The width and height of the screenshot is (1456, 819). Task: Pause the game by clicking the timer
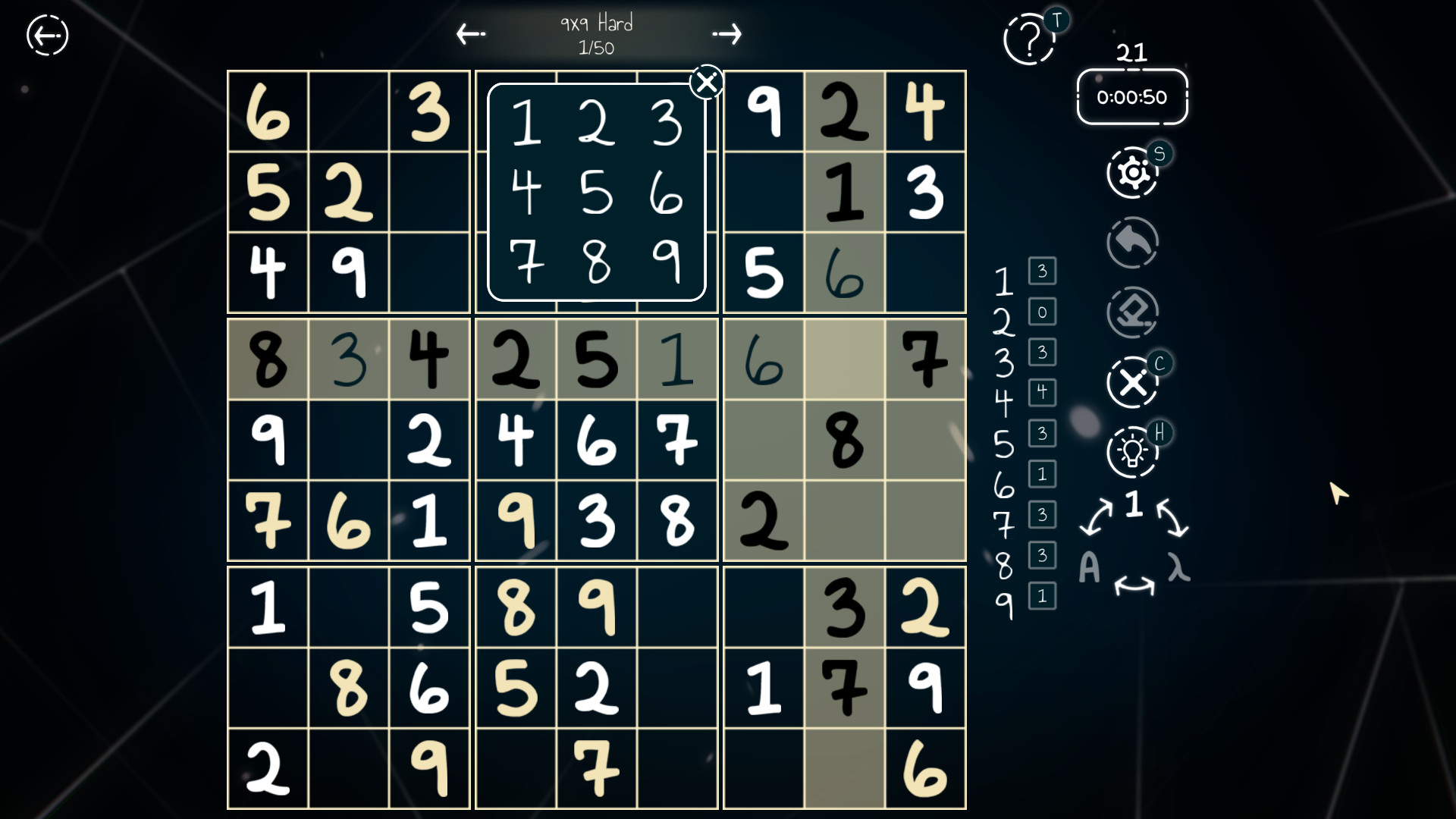(x=1131, y=97)
